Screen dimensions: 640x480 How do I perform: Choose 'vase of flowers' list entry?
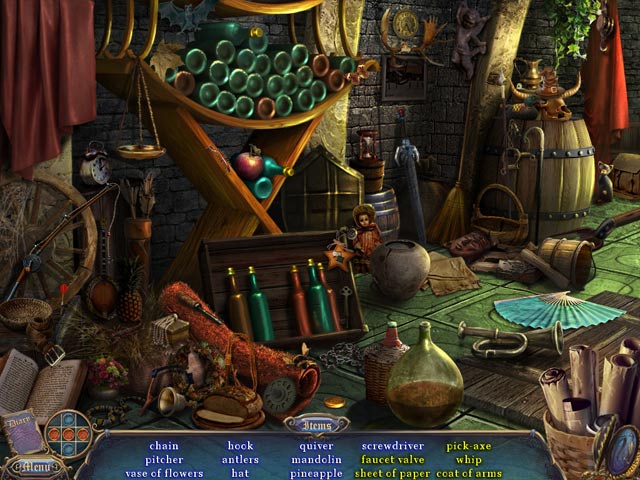tap(165, 473)
